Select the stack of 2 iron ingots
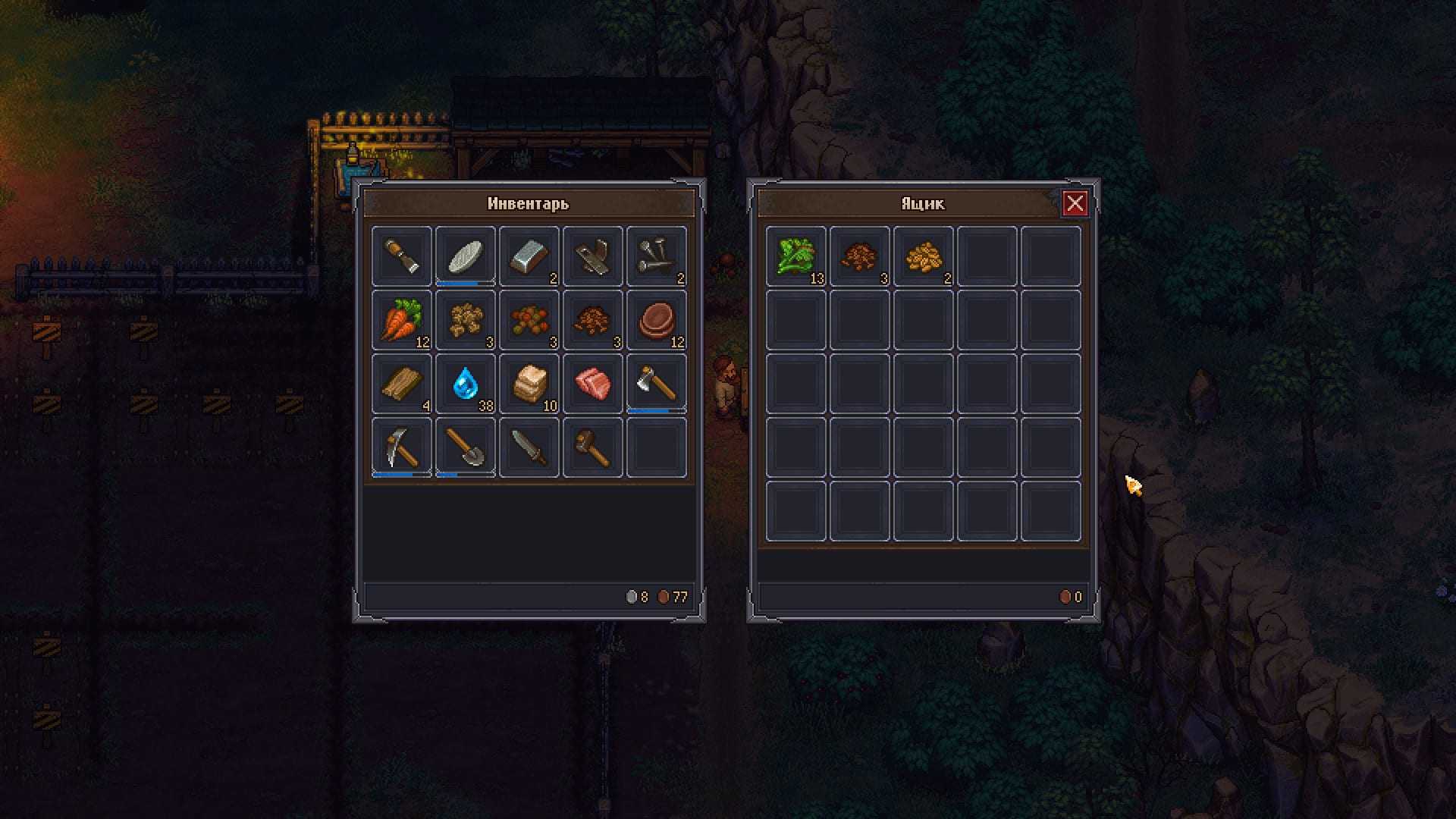The width and height of the screenshot is (1456, 819). 529,256
